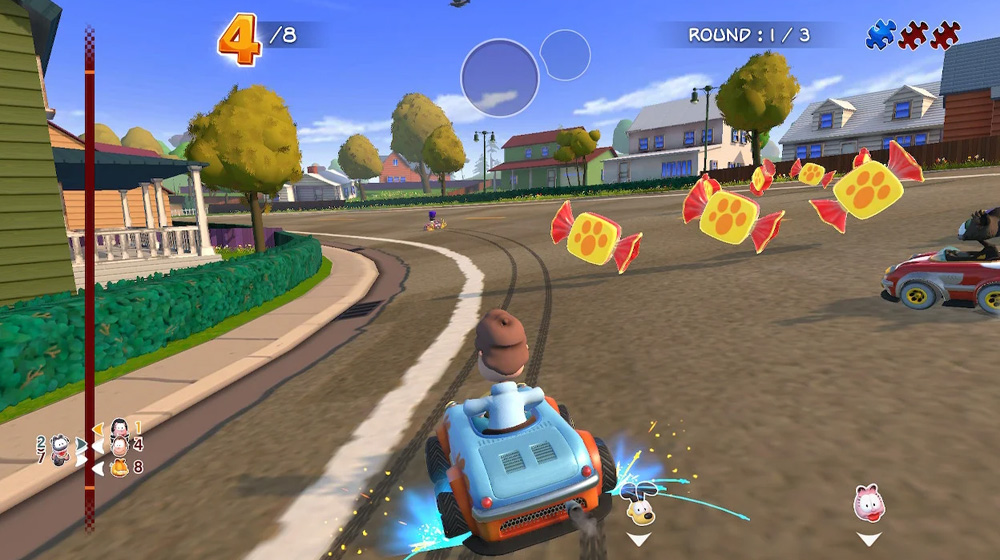Click the Garfield racer icon on progress tracker

[x=119, y=467]
